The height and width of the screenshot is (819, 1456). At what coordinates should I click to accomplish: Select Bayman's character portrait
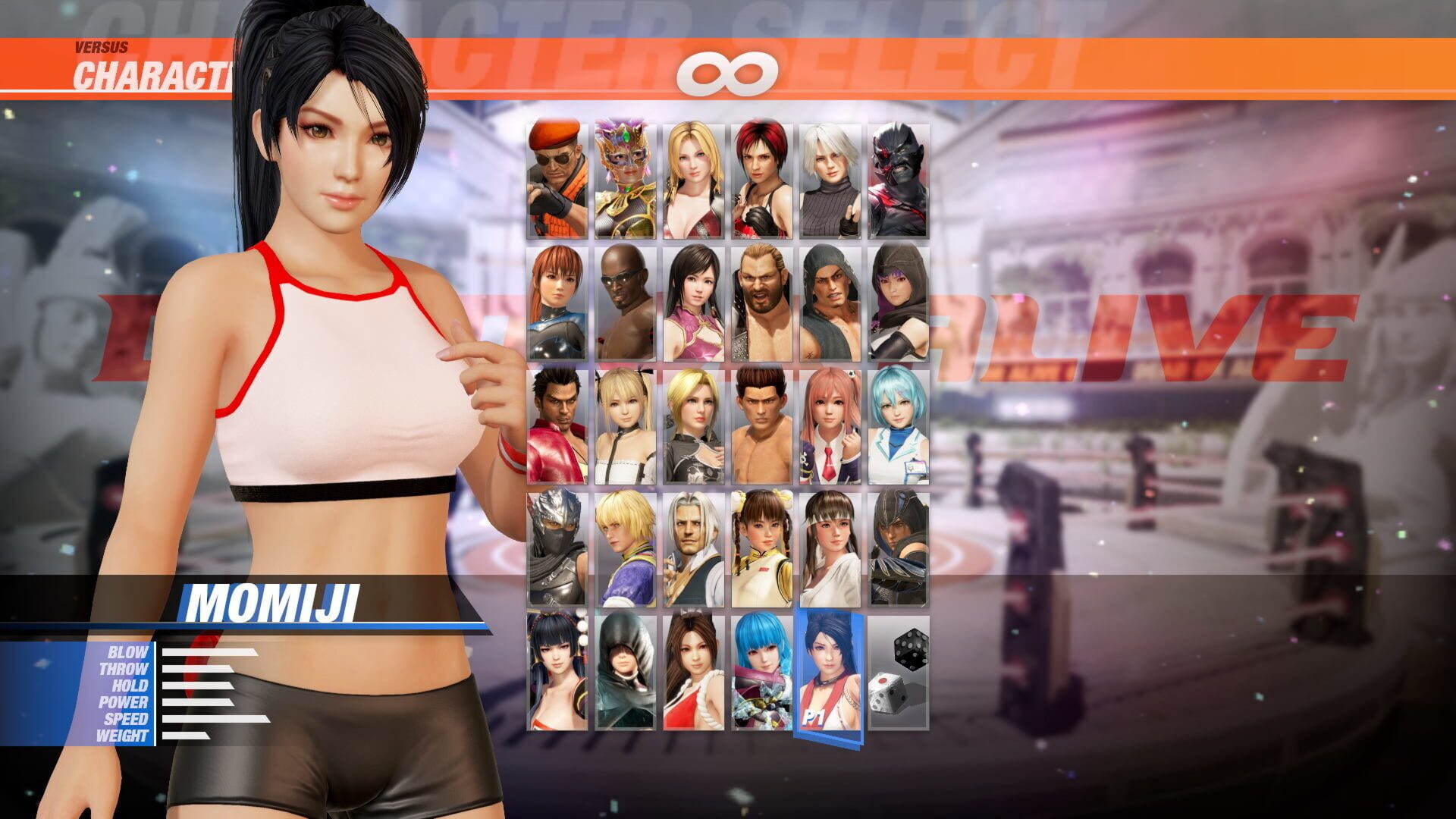click(x=557, y=174)
